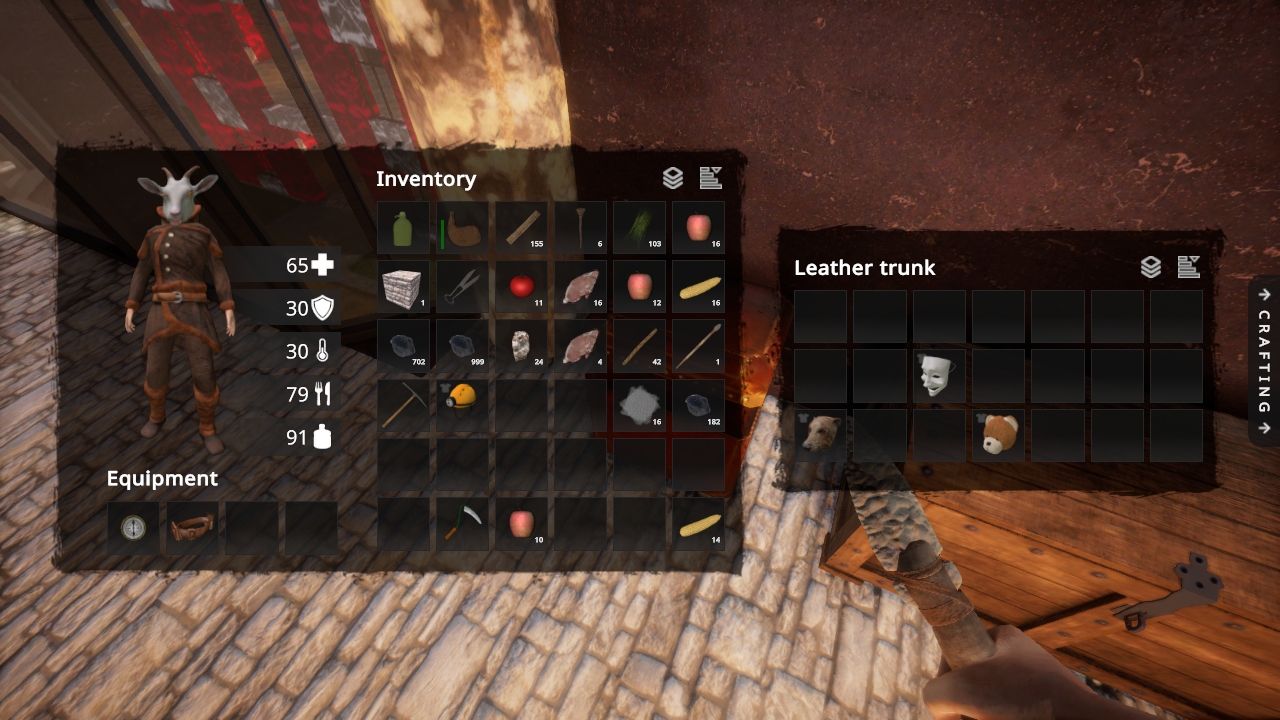
Task: Select the shears in the inventory
Action: pos(462,288)
